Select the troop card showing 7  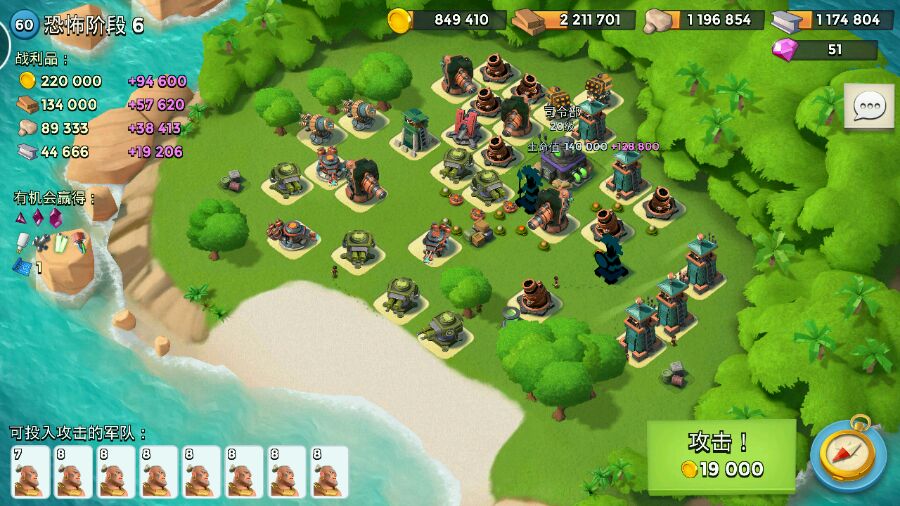point(31,472)
